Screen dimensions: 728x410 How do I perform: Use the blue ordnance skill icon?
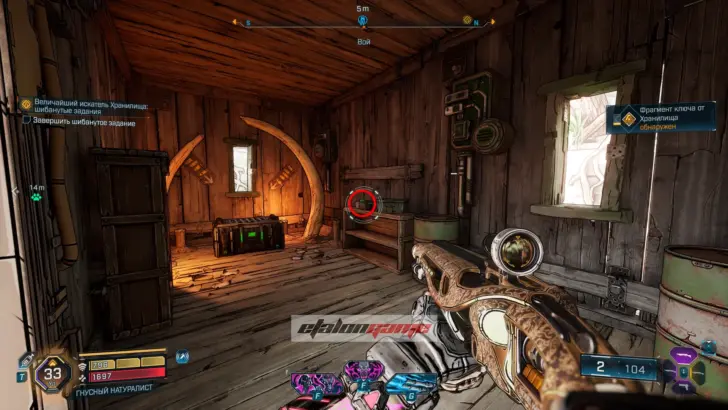[x=410, y=382]
